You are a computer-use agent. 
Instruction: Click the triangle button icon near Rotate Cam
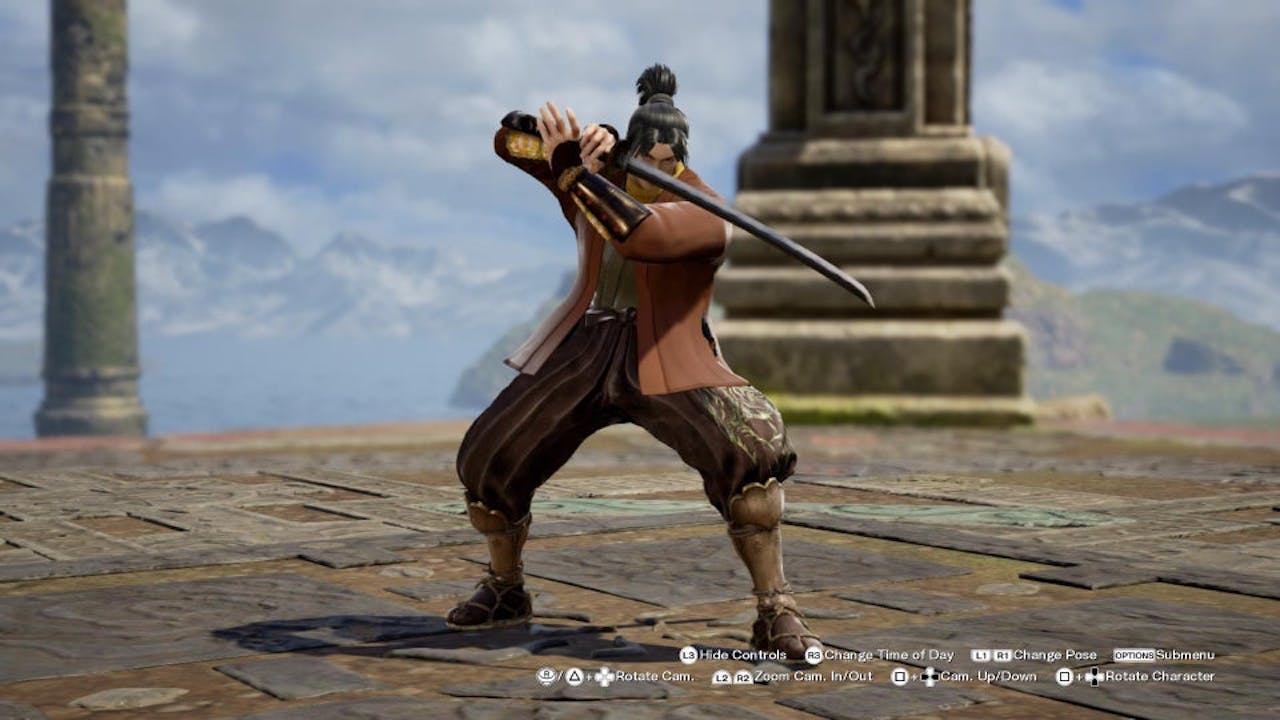(x=573, y=676)
